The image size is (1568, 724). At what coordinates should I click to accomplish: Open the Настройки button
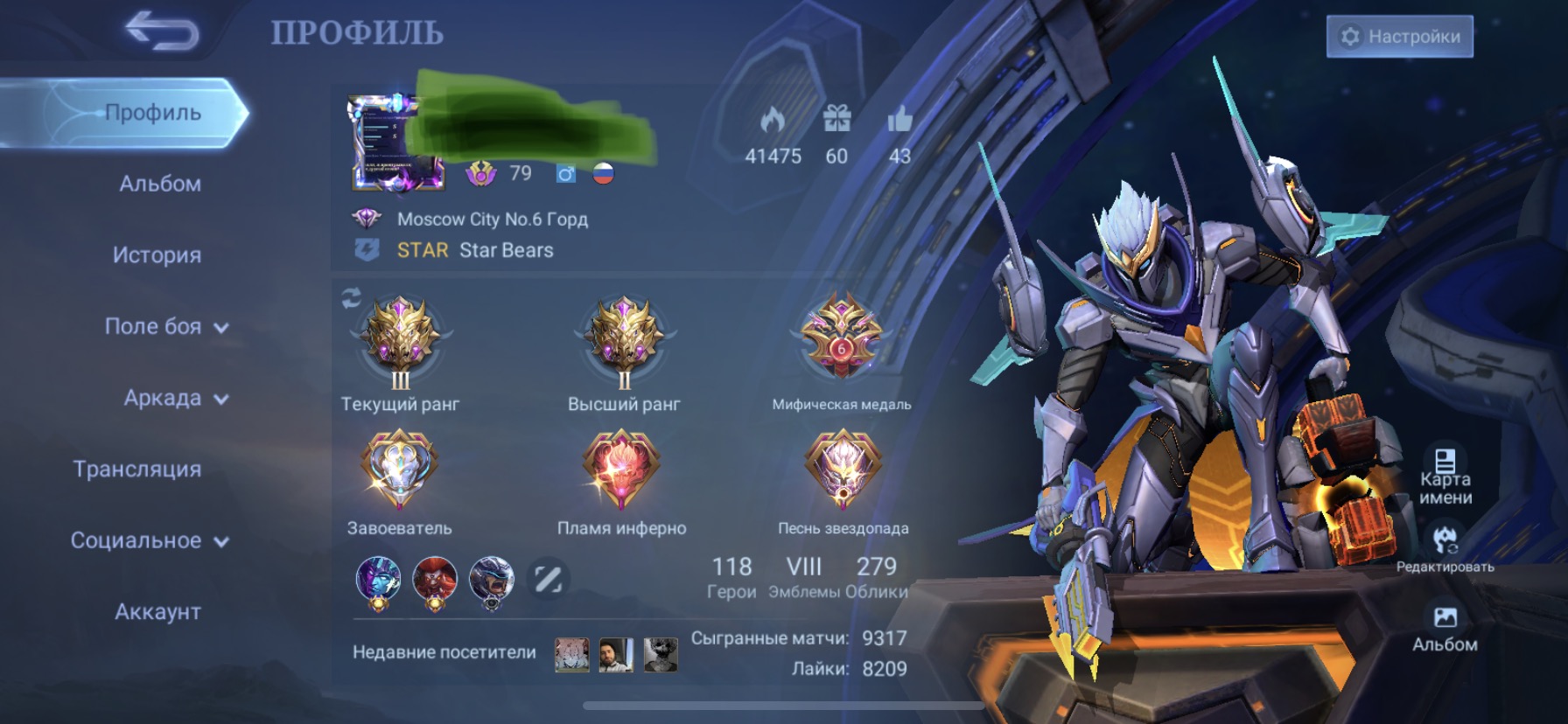point(1398,37)
